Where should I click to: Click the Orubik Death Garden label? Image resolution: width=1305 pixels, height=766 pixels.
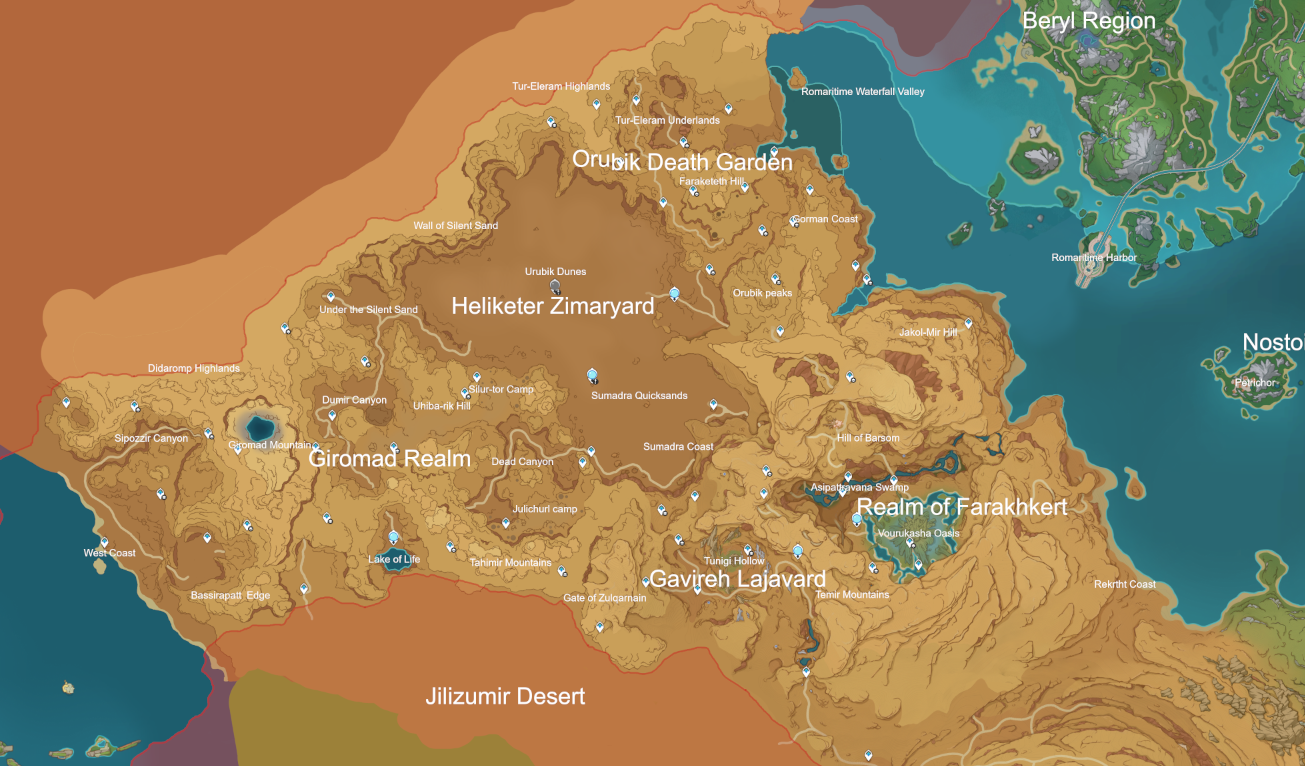683,161
